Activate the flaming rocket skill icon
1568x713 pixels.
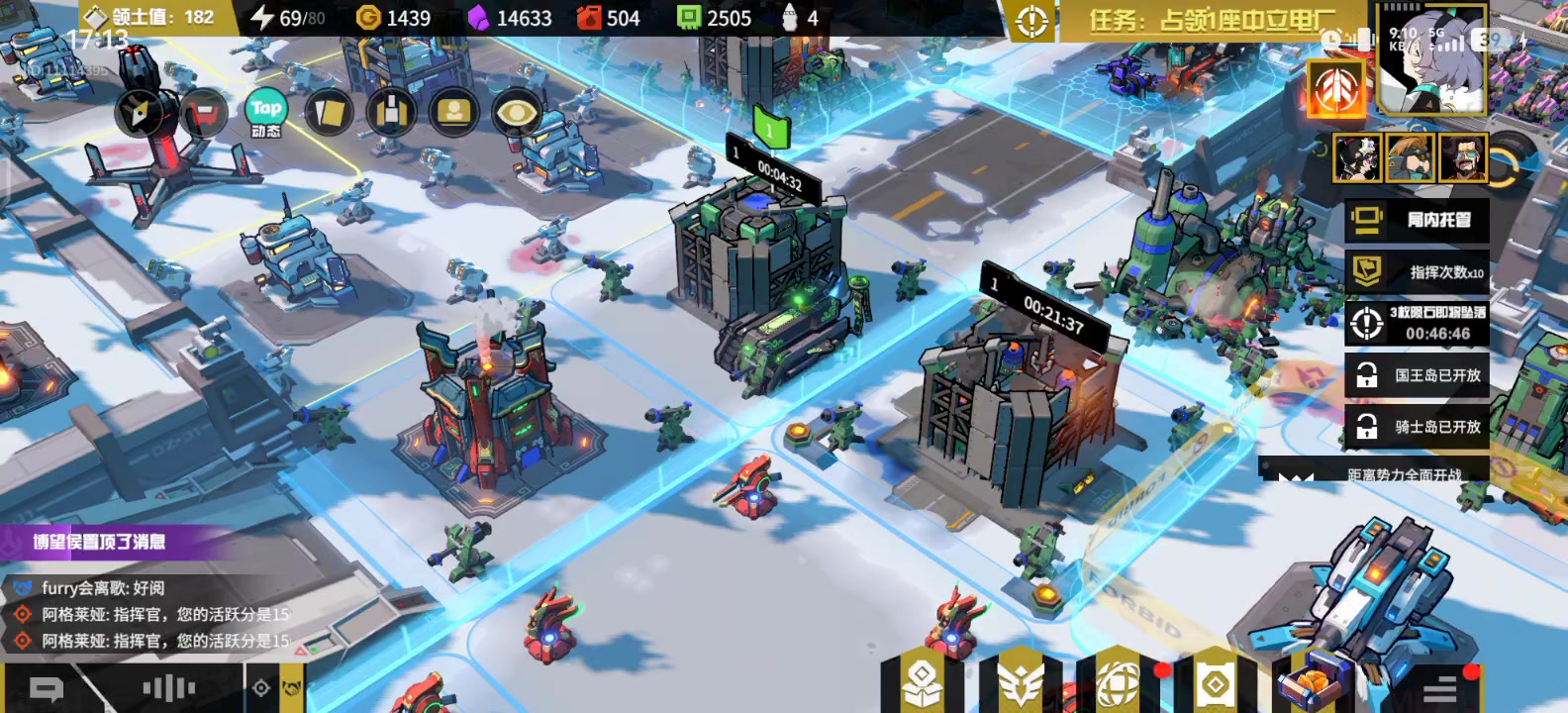[x=1335, y=89]
